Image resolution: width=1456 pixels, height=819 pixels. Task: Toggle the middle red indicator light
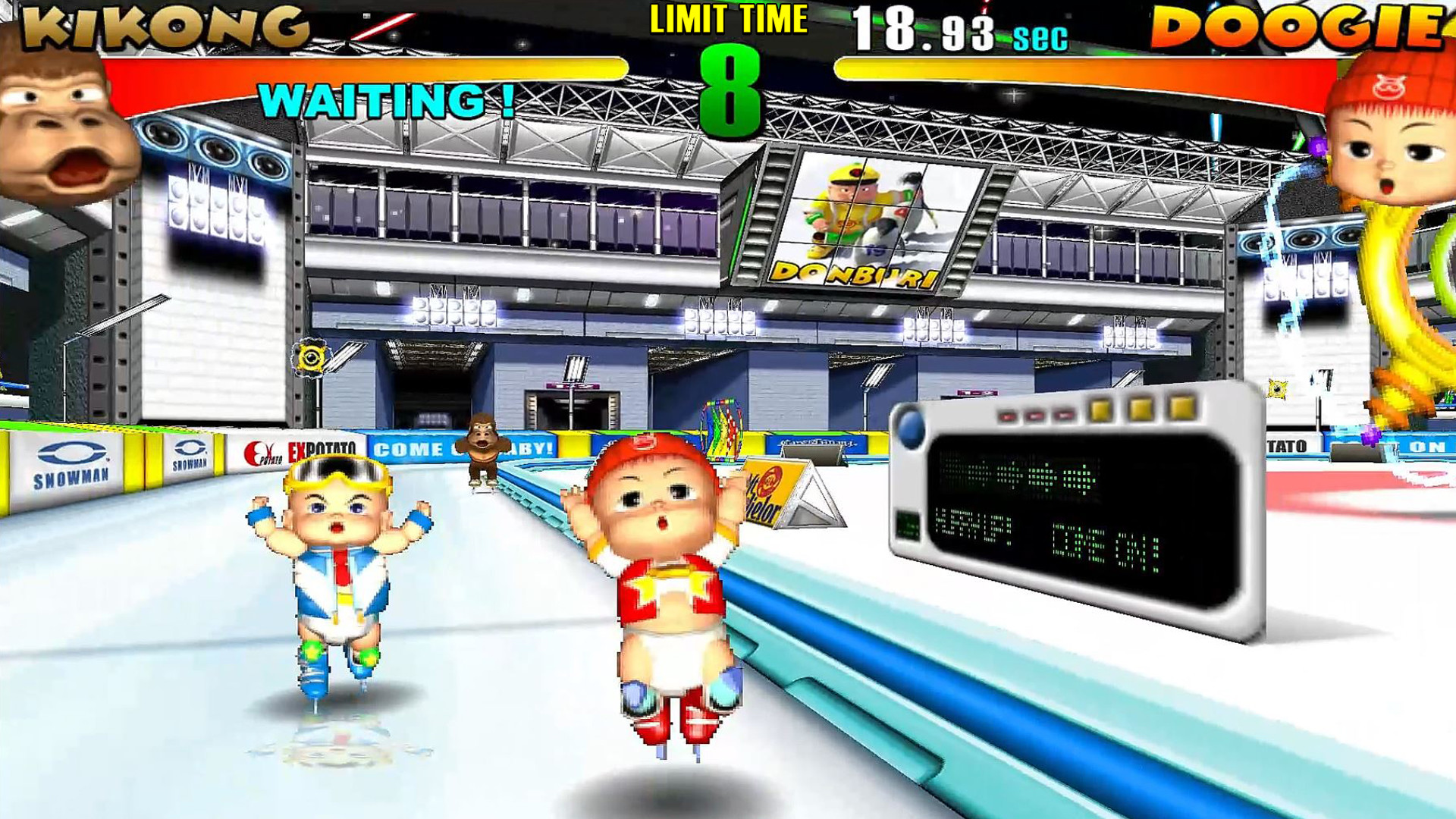[1035, 416]
